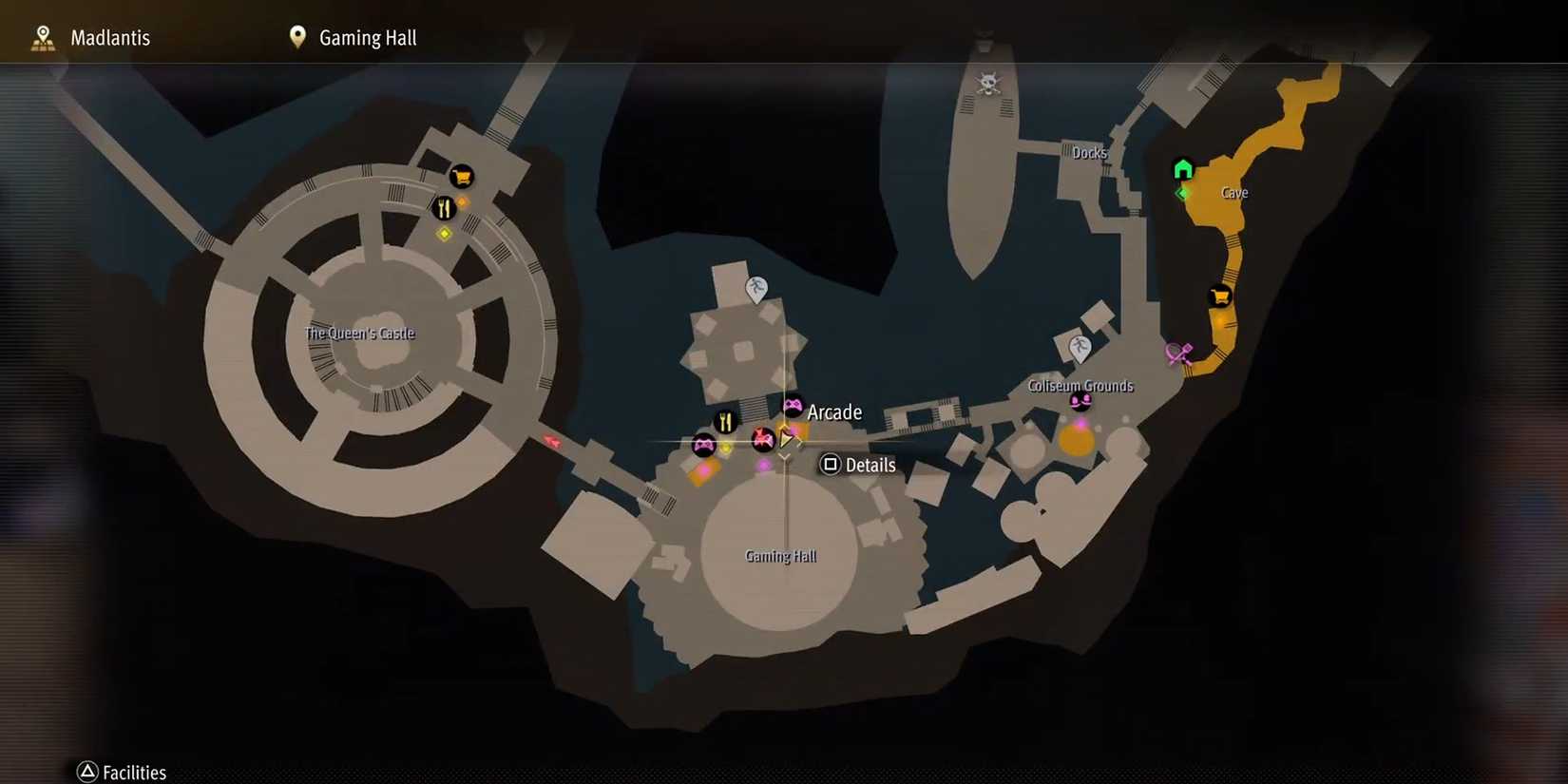Select the running-figure fast travel marker near Coliseum Grounds

pyautogui.click(x=1081, y=345)
